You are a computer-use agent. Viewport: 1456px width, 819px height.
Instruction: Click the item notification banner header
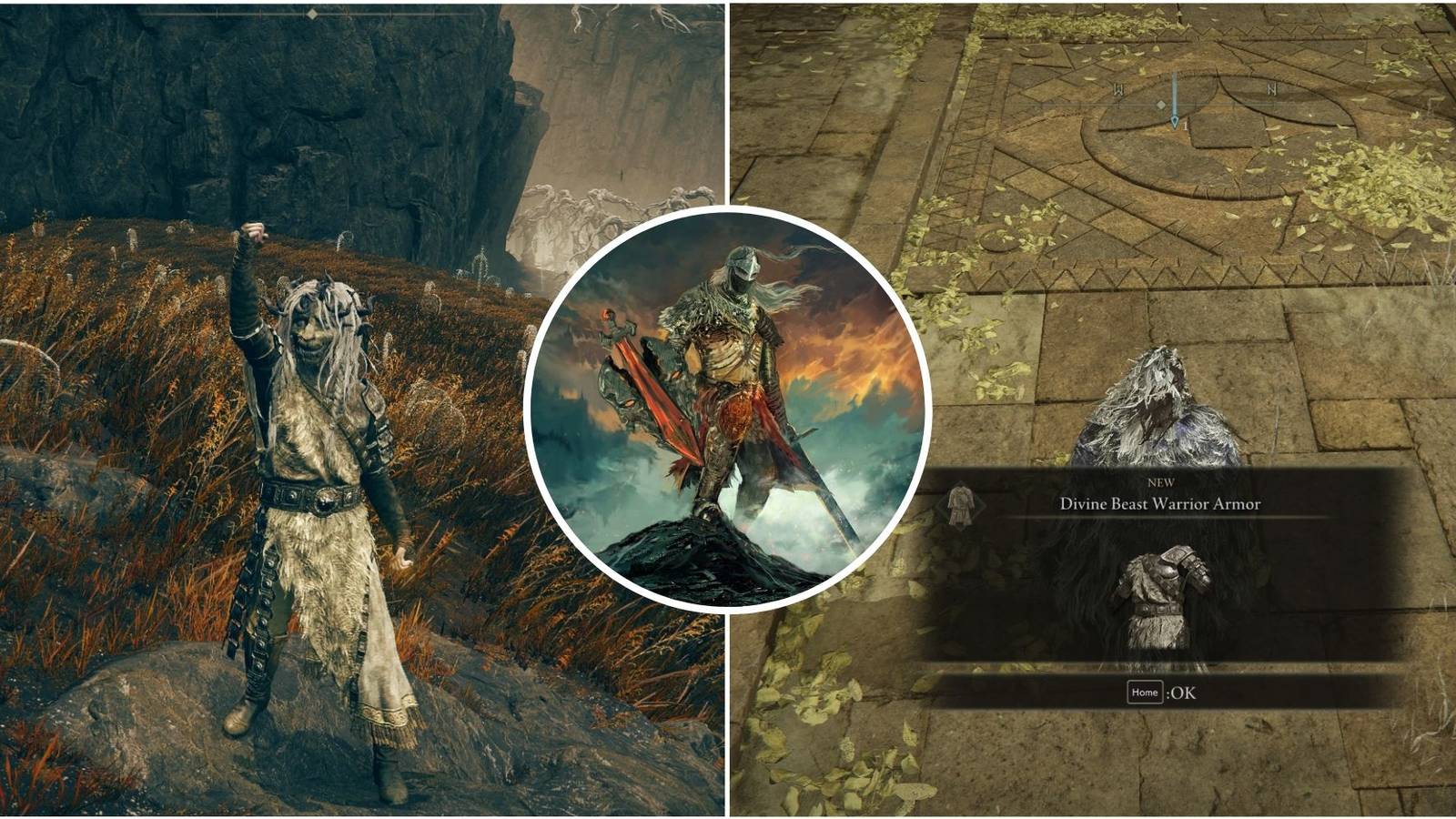point(1159,496)
